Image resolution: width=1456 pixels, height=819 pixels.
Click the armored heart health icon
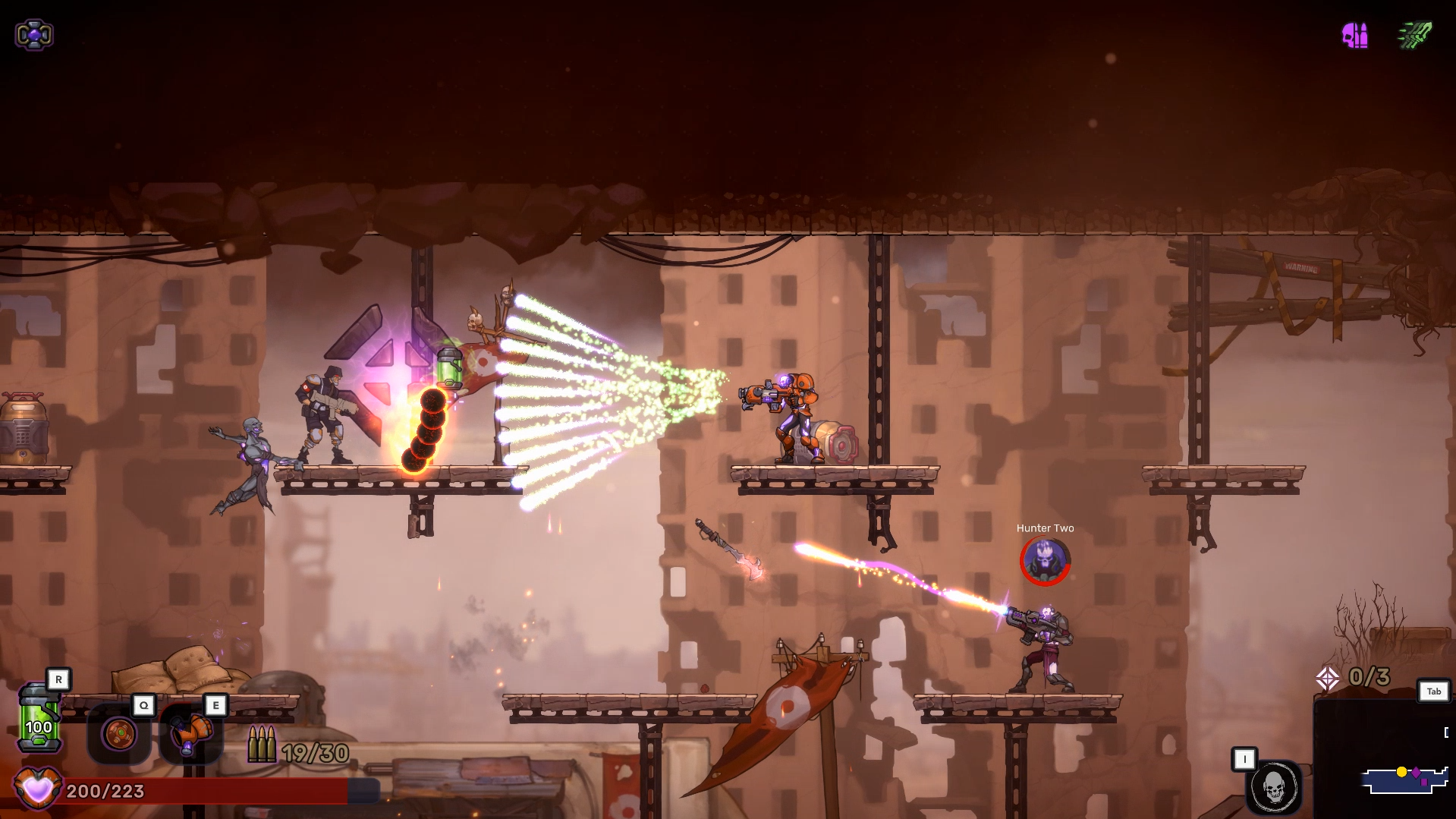click(37, 789)
